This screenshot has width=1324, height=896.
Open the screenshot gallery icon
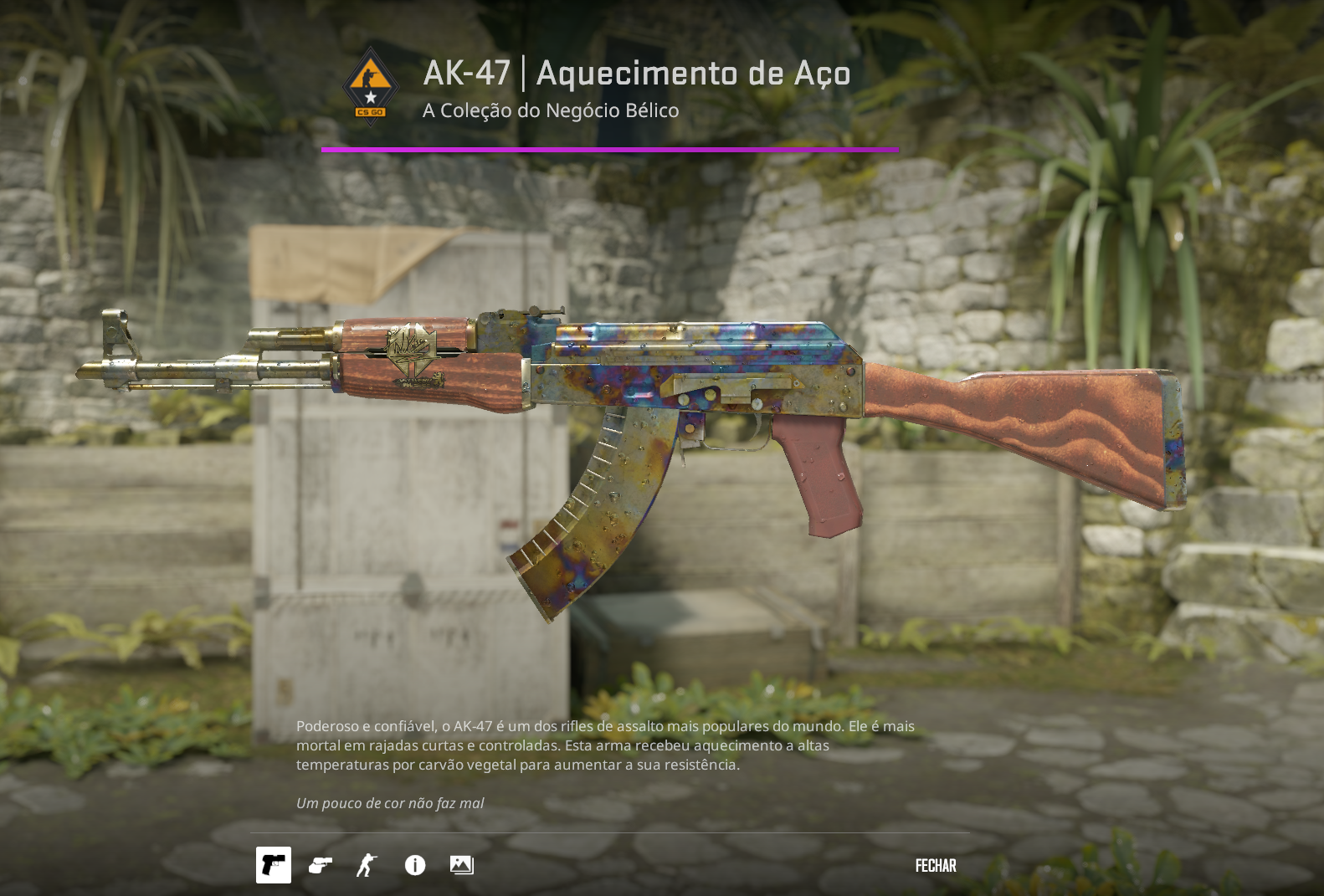462,867
